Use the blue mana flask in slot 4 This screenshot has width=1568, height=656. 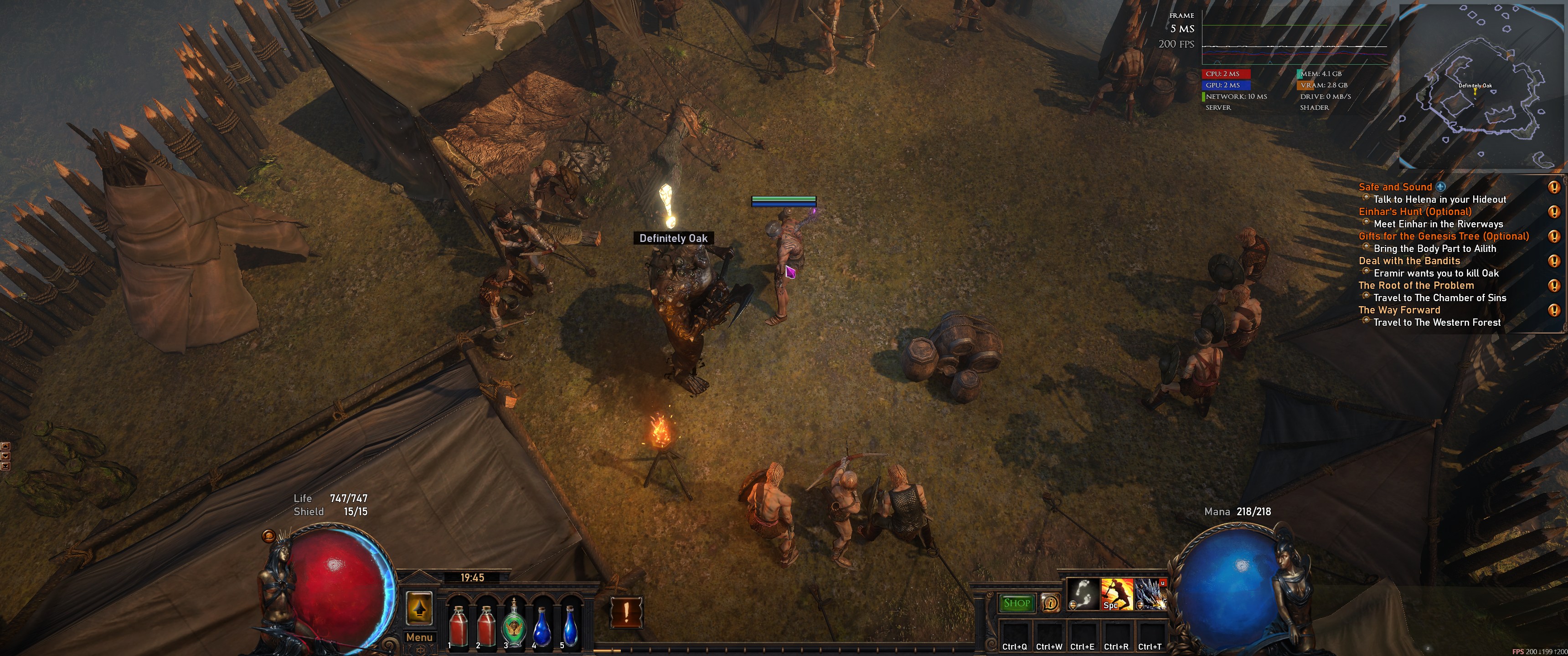542,625
